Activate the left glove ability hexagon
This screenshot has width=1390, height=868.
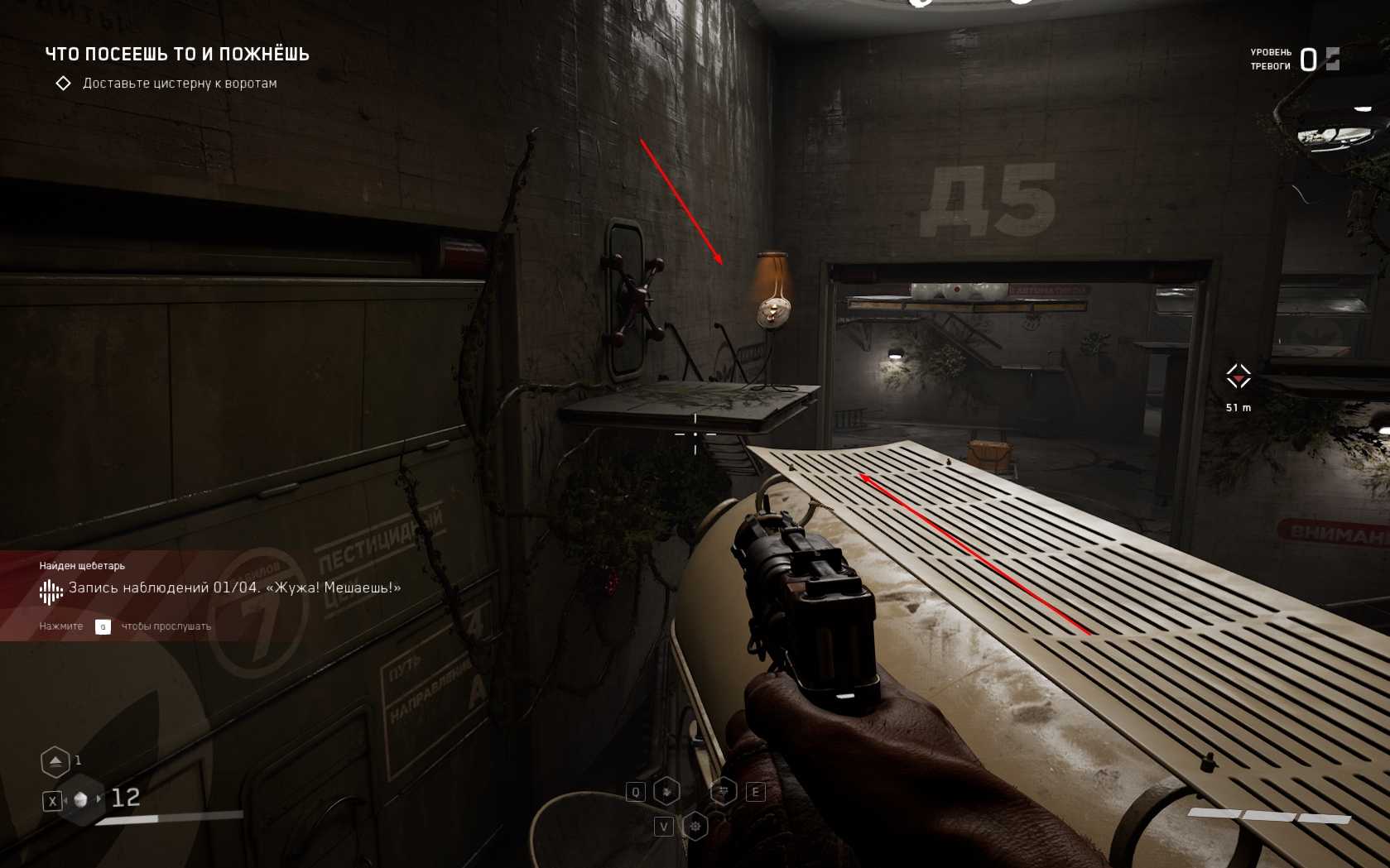(667, 792)
